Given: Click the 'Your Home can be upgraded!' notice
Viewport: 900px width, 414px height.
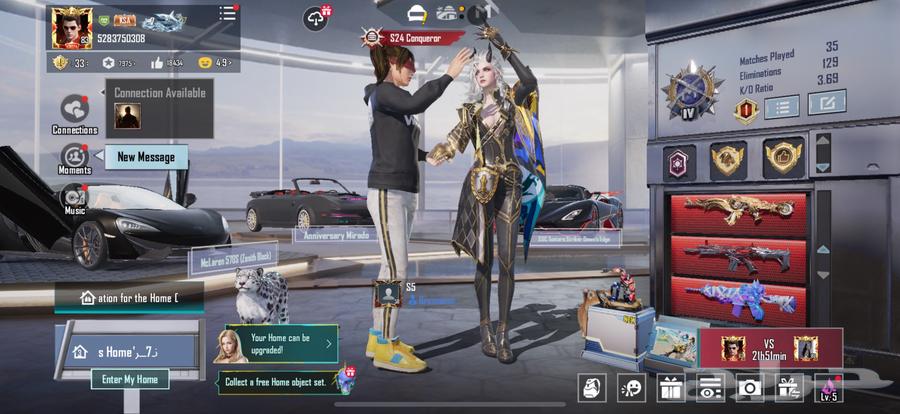Looking at the screenshot, I should pos(277,344).
